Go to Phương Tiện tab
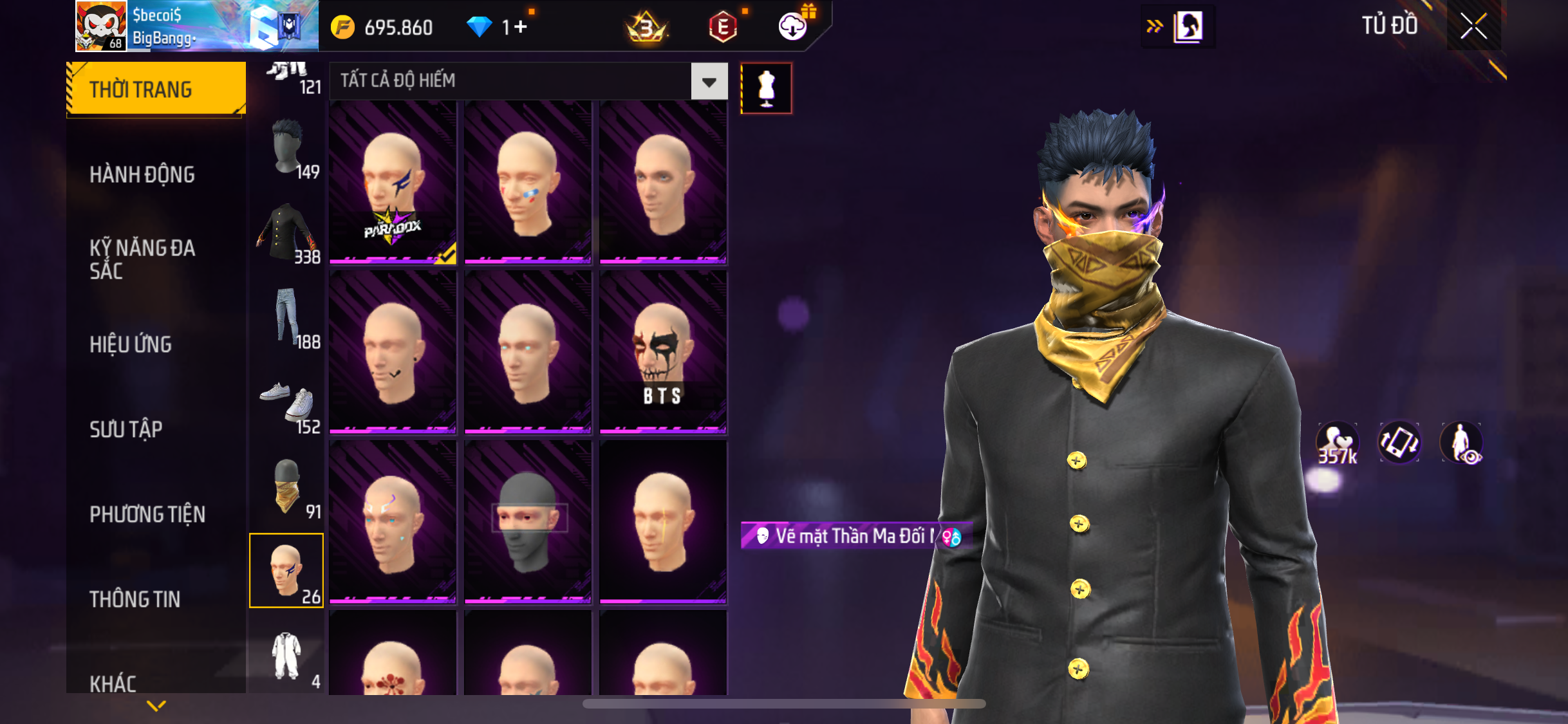Viewport: 1568px width, 724px height. coord(147,514)
